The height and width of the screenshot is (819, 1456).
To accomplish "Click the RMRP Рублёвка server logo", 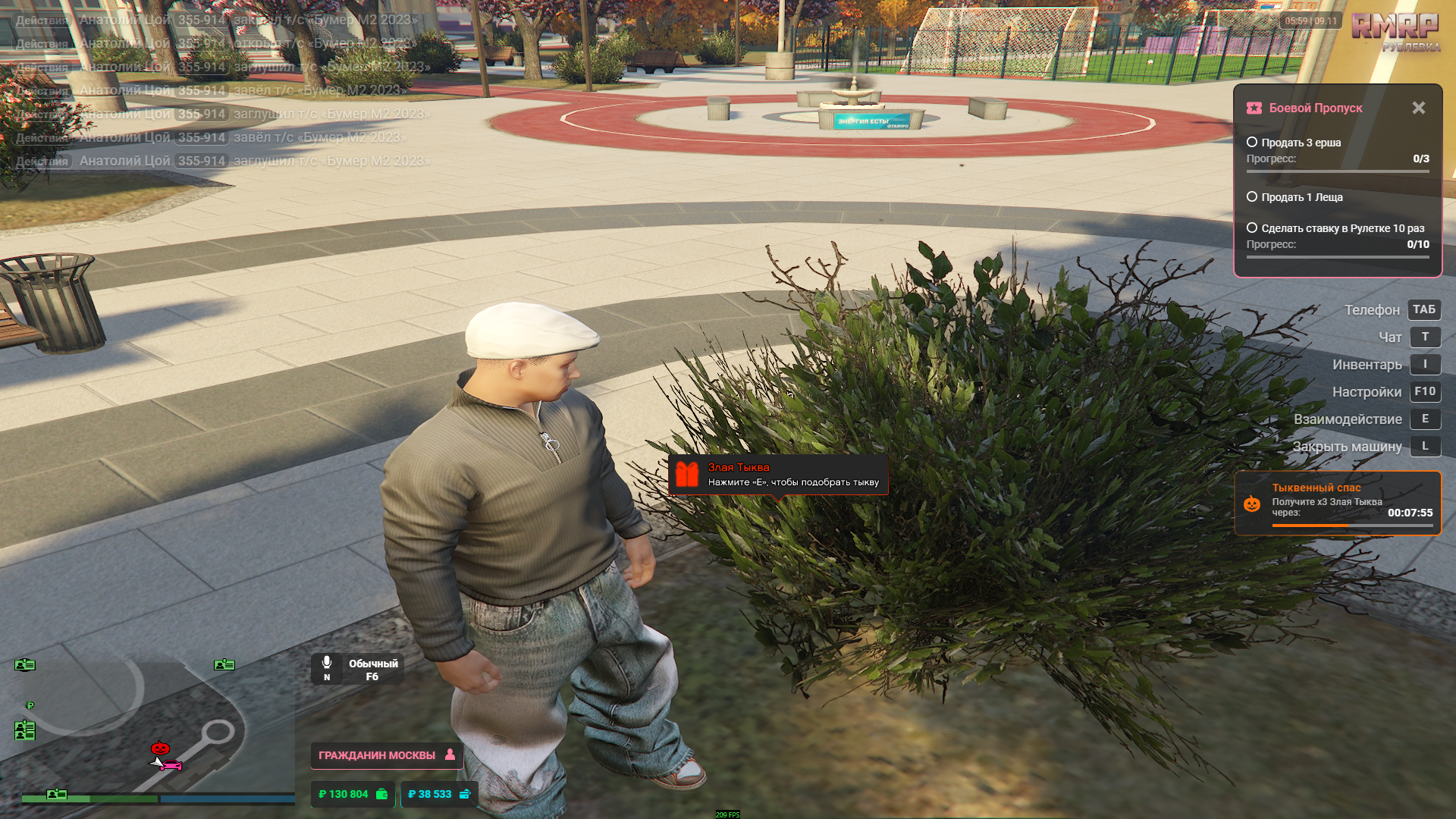I will pos(1396,31).
